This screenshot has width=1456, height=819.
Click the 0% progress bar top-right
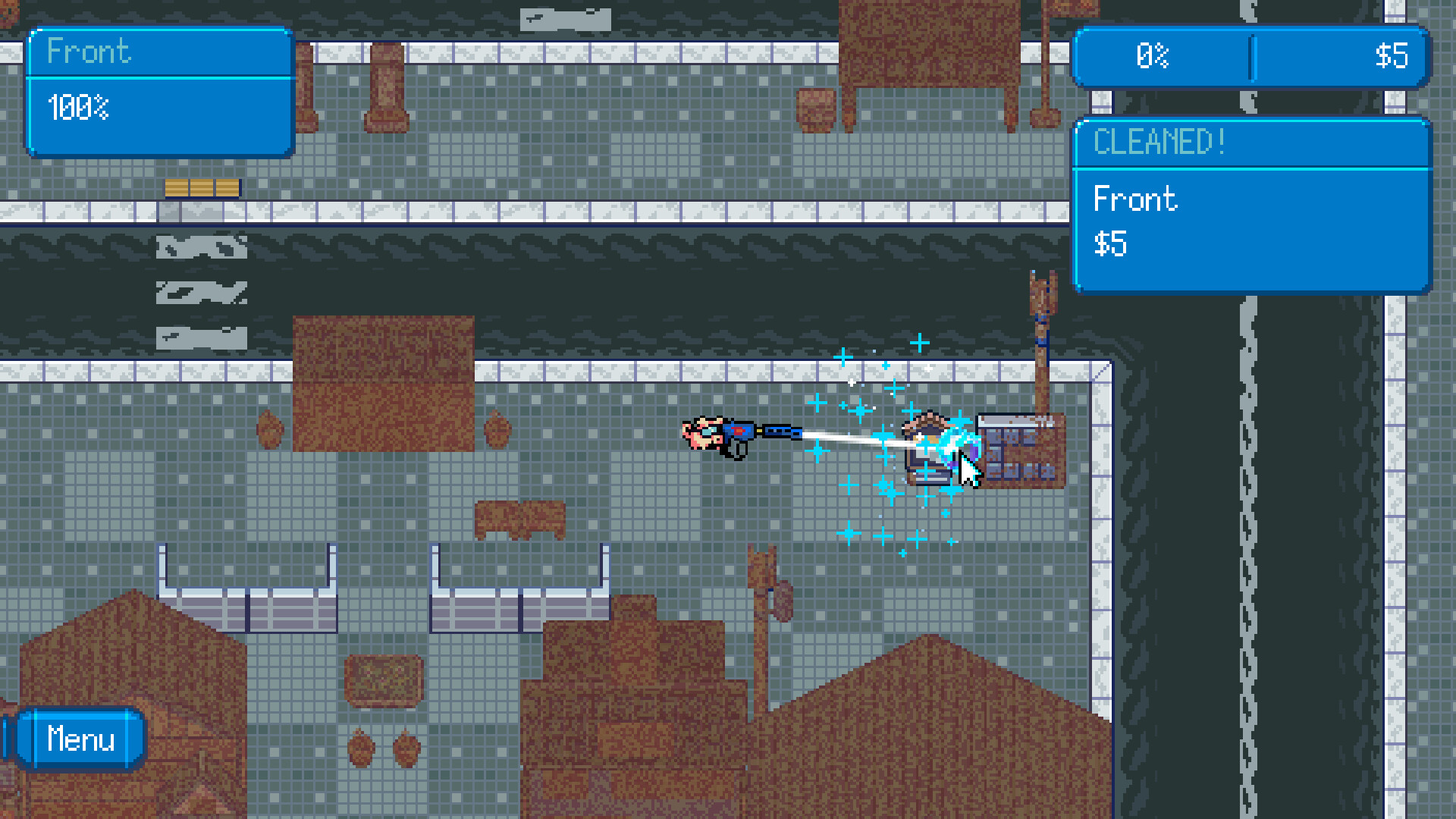pyautogui.click(x=1153, y=57)
